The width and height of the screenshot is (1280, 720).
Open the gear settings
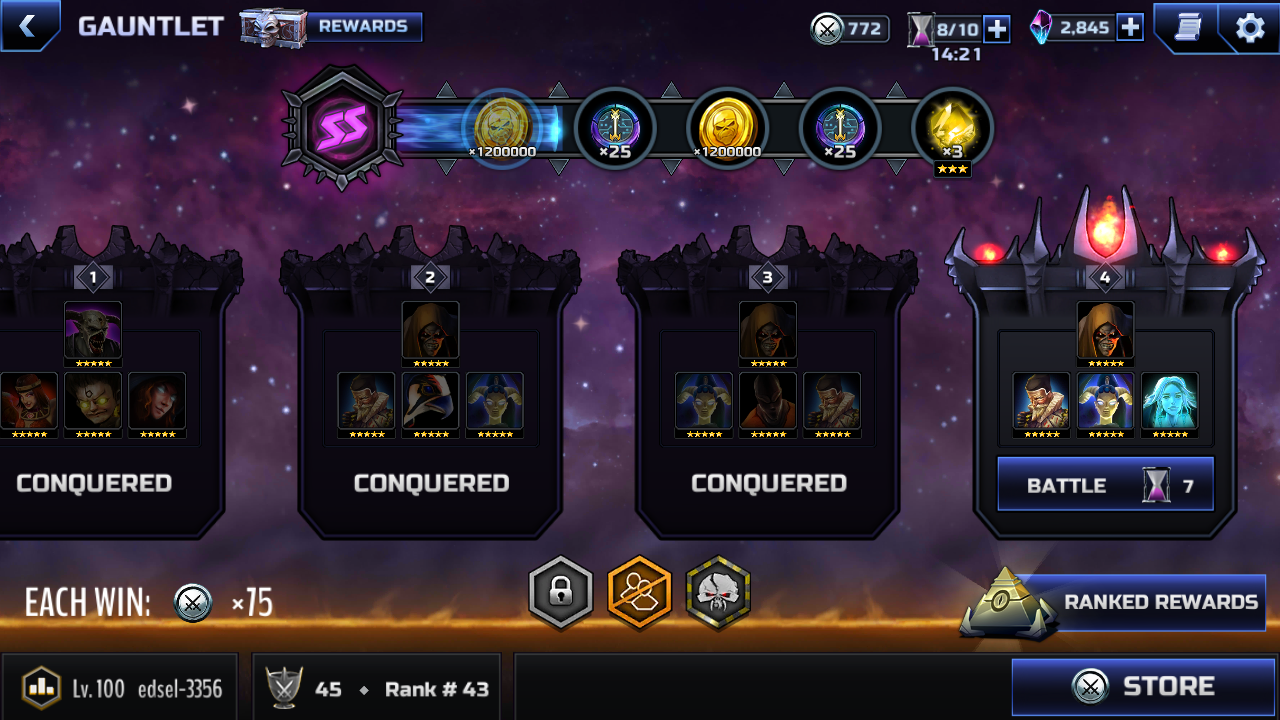click(x=1250, y=27)
